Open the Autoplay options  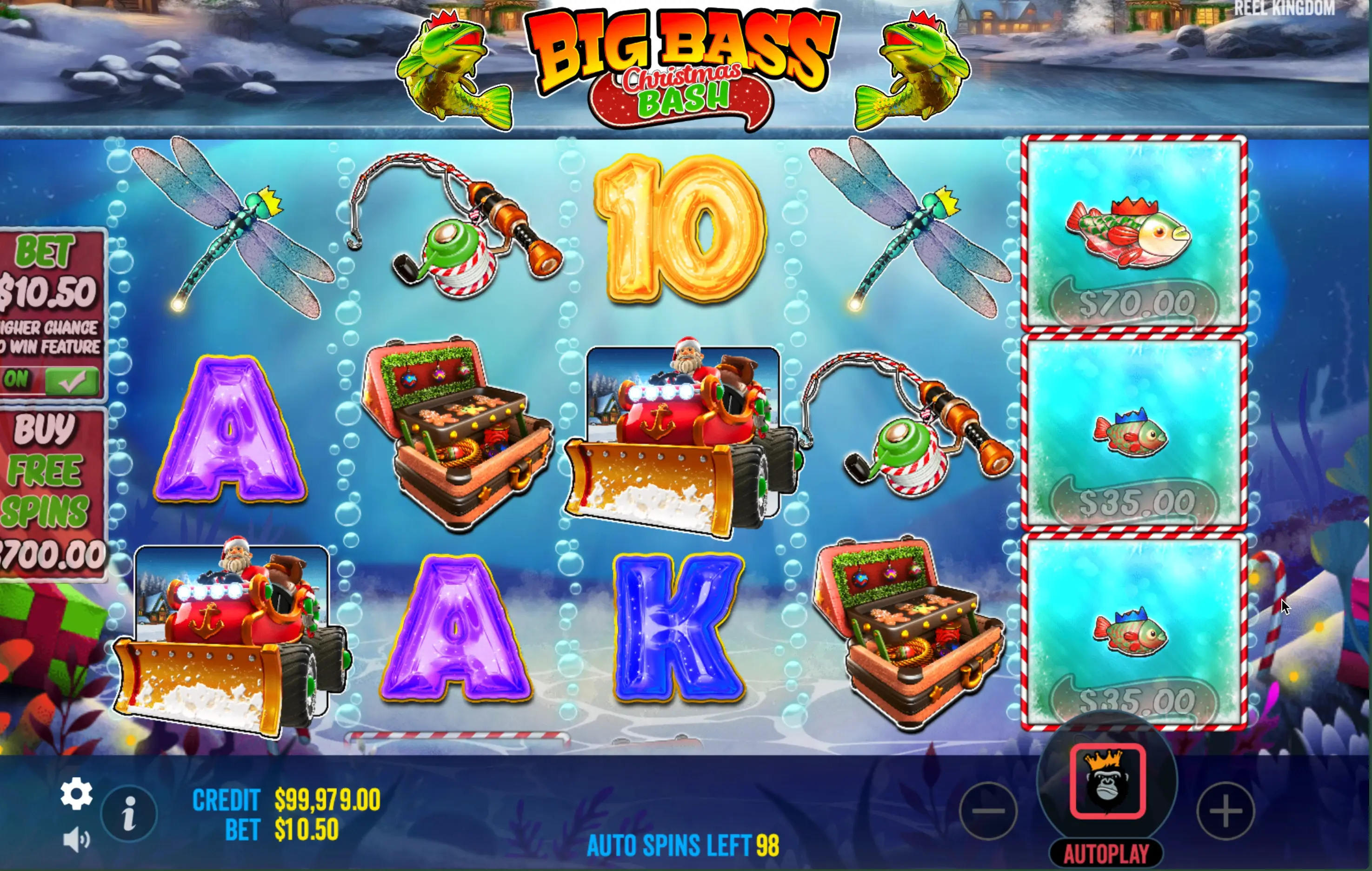click(x=1106, y=854)
